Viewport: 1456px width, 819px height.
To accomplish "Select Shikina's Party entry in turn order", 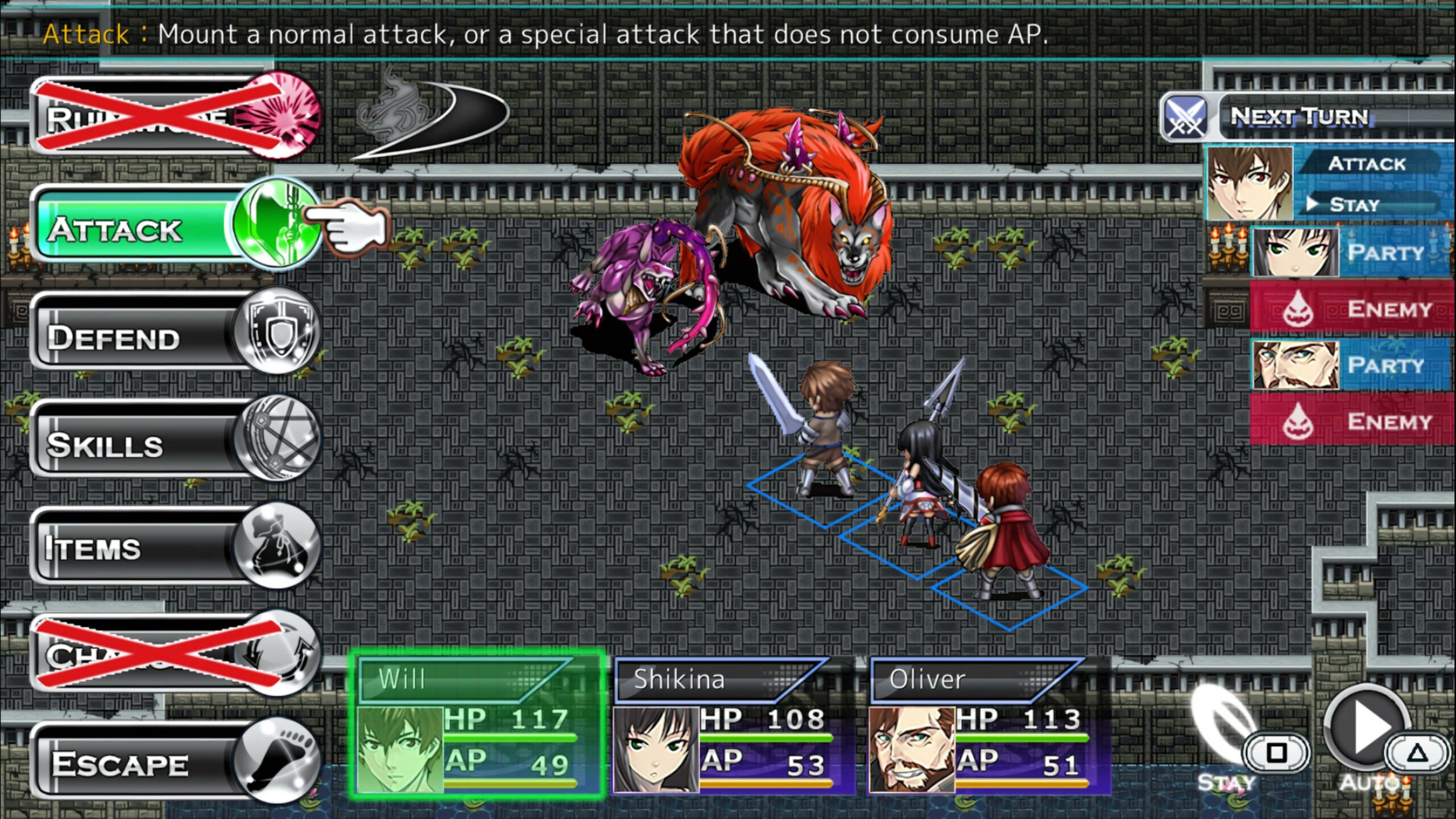I will [x=1351, y=253].
